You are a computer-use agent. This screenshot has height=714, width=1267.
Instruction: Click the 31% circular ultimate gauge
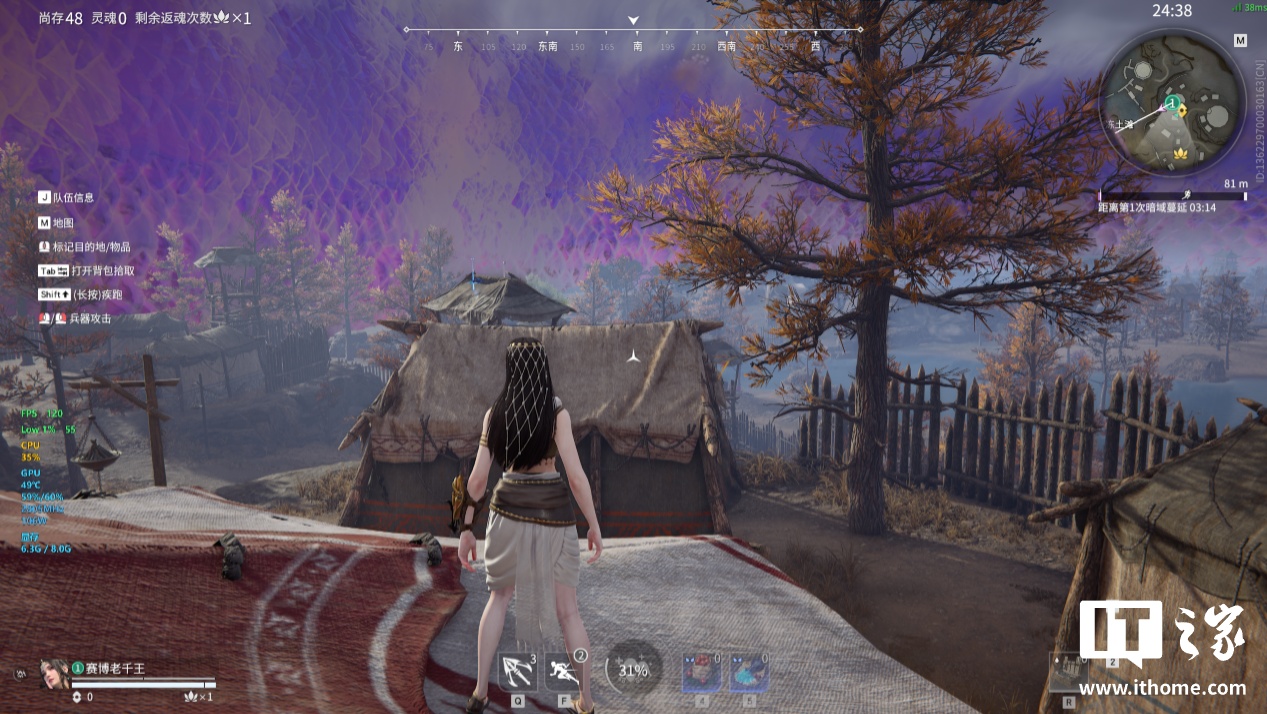point(633,671)
